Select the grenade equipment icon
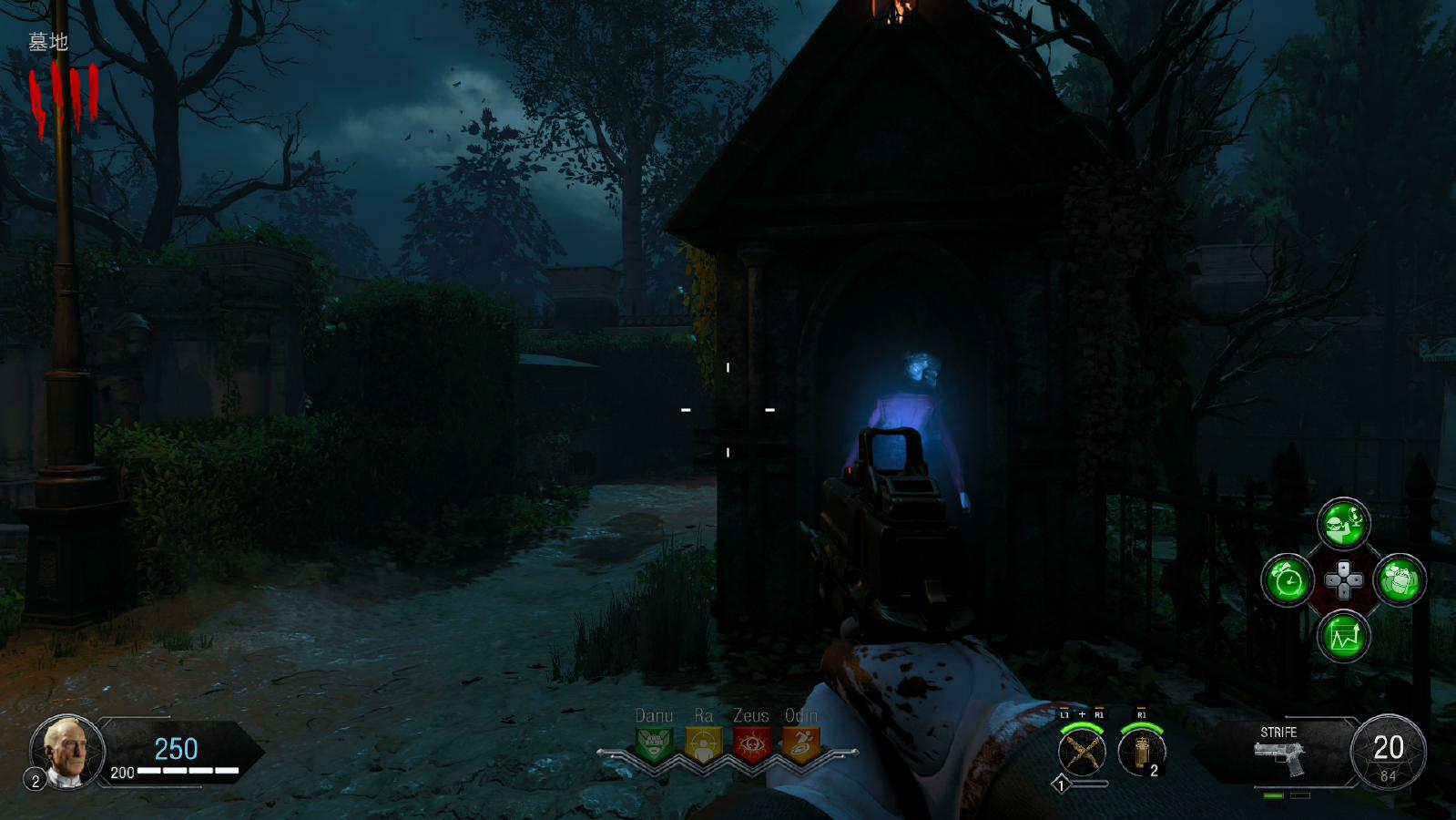 click(x=1141, y=753)
